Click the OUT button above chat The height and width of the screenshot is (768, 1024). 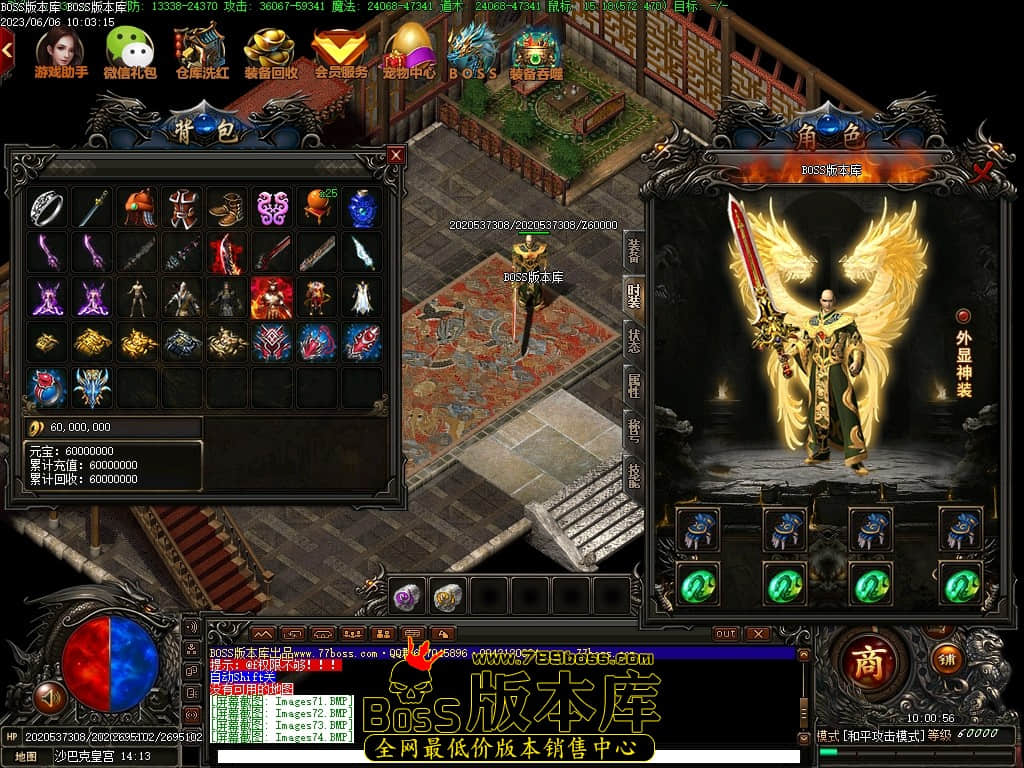click(x=726, y=634)
